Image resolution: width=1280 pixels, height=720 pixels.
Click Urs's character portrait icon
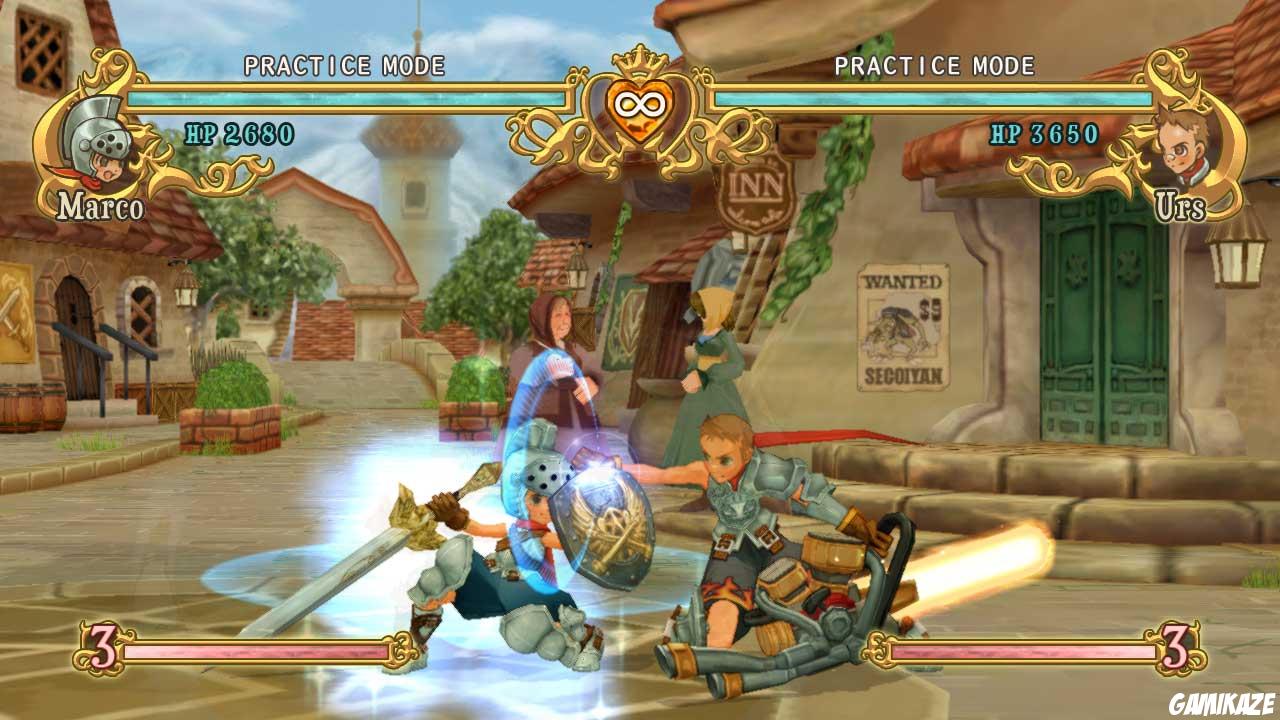pos(1180,145)
